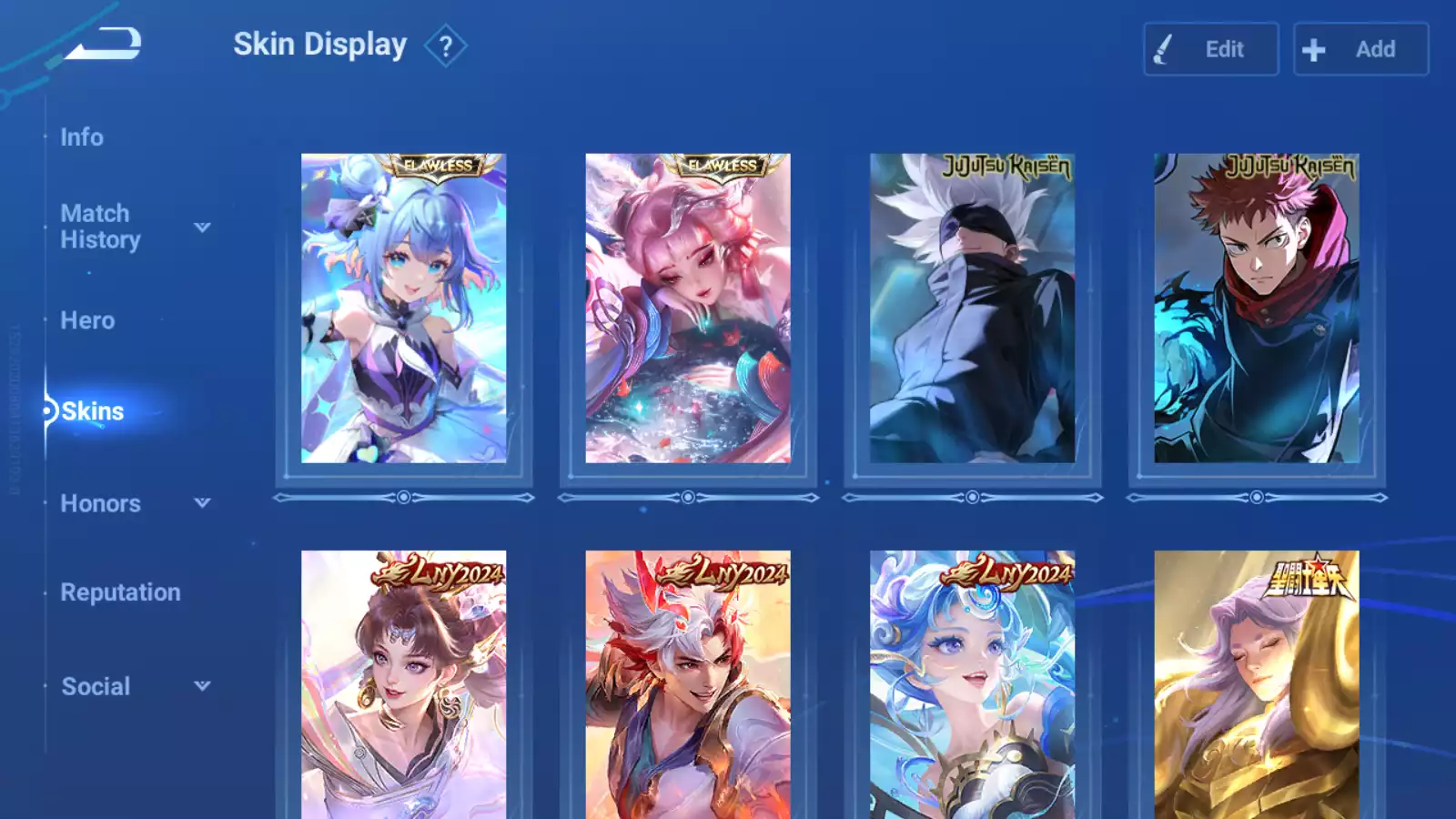Image resolution: width=1456 pixels, height=819 pixels.
Task: Choose the white-haired Jujutsu Kaisen skin card
Action: tap(972, 308)
